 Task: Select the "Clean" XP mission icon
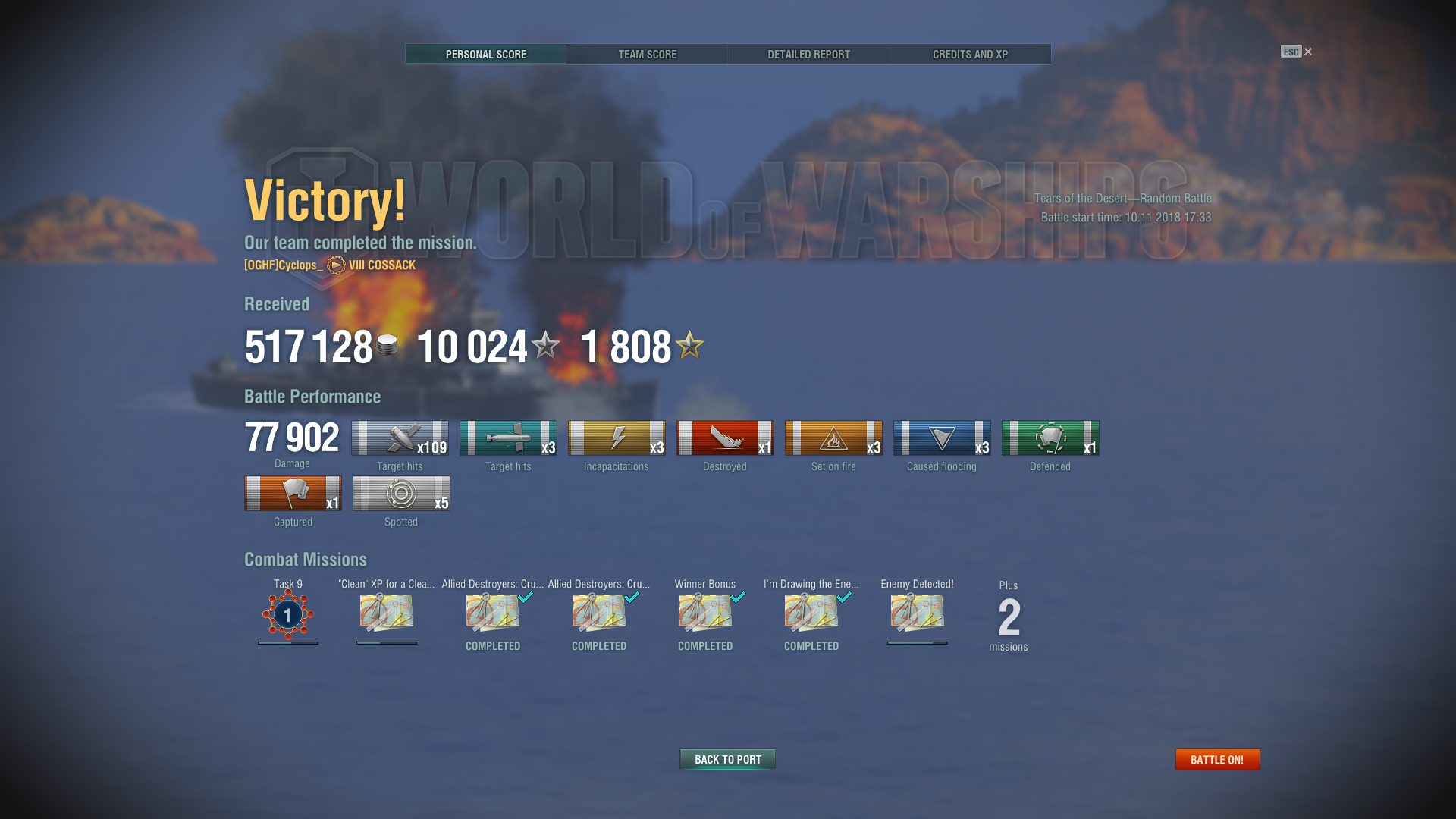pyautogui.click(x=387, y=613)
